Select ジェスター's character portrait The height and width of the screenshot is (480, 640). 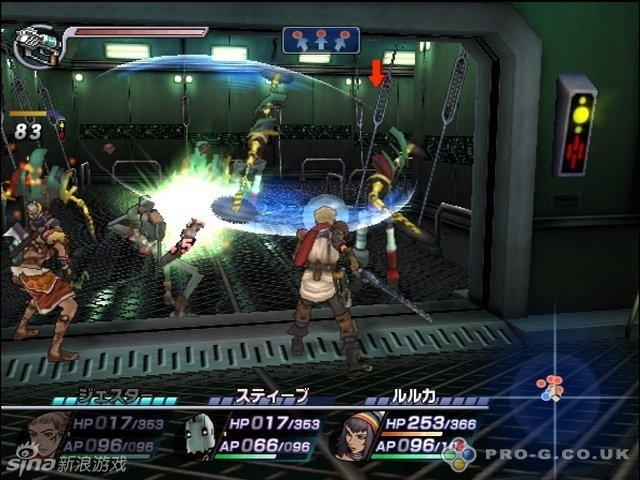pyautogui.click(x=51, y=434)
